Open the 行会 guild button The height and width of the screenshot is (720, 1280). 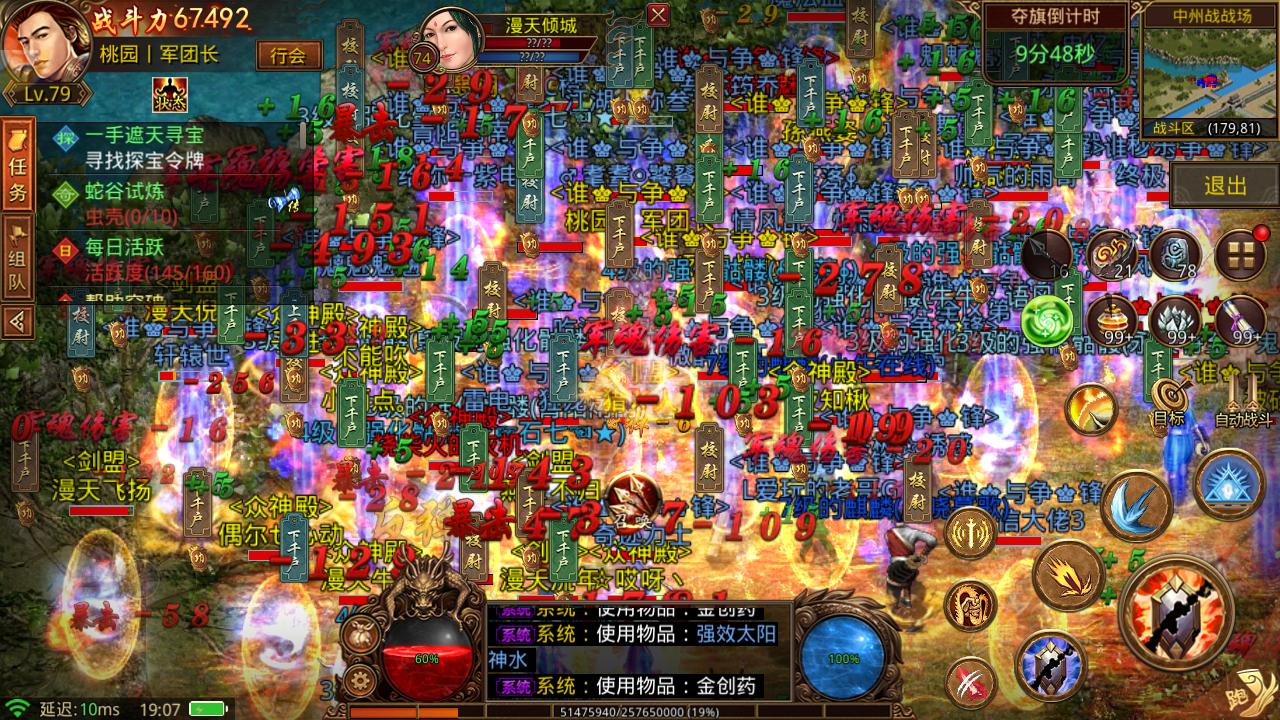coord(290,52)
